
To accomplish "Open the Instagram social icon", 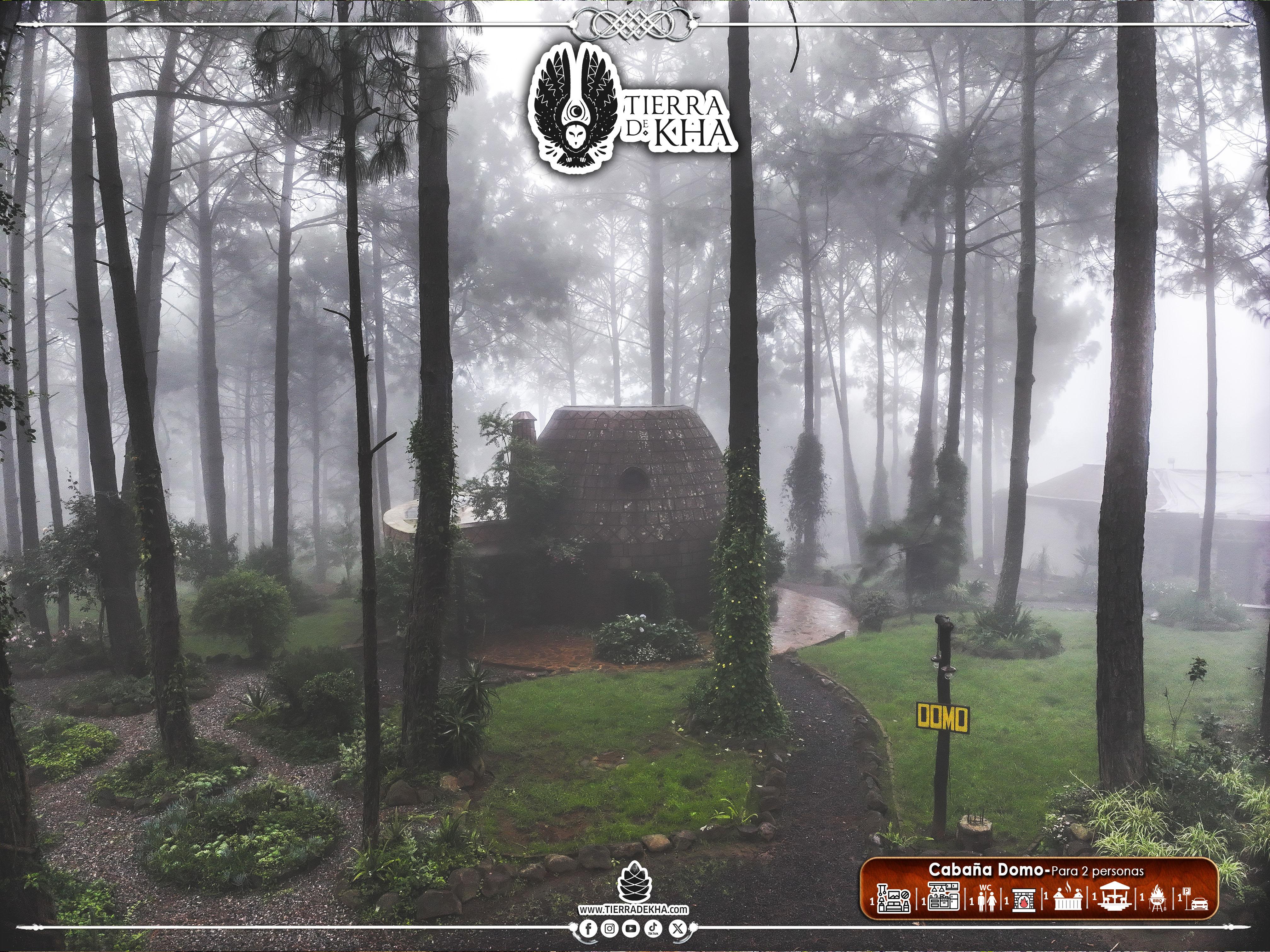I will (x=610, y=928).
